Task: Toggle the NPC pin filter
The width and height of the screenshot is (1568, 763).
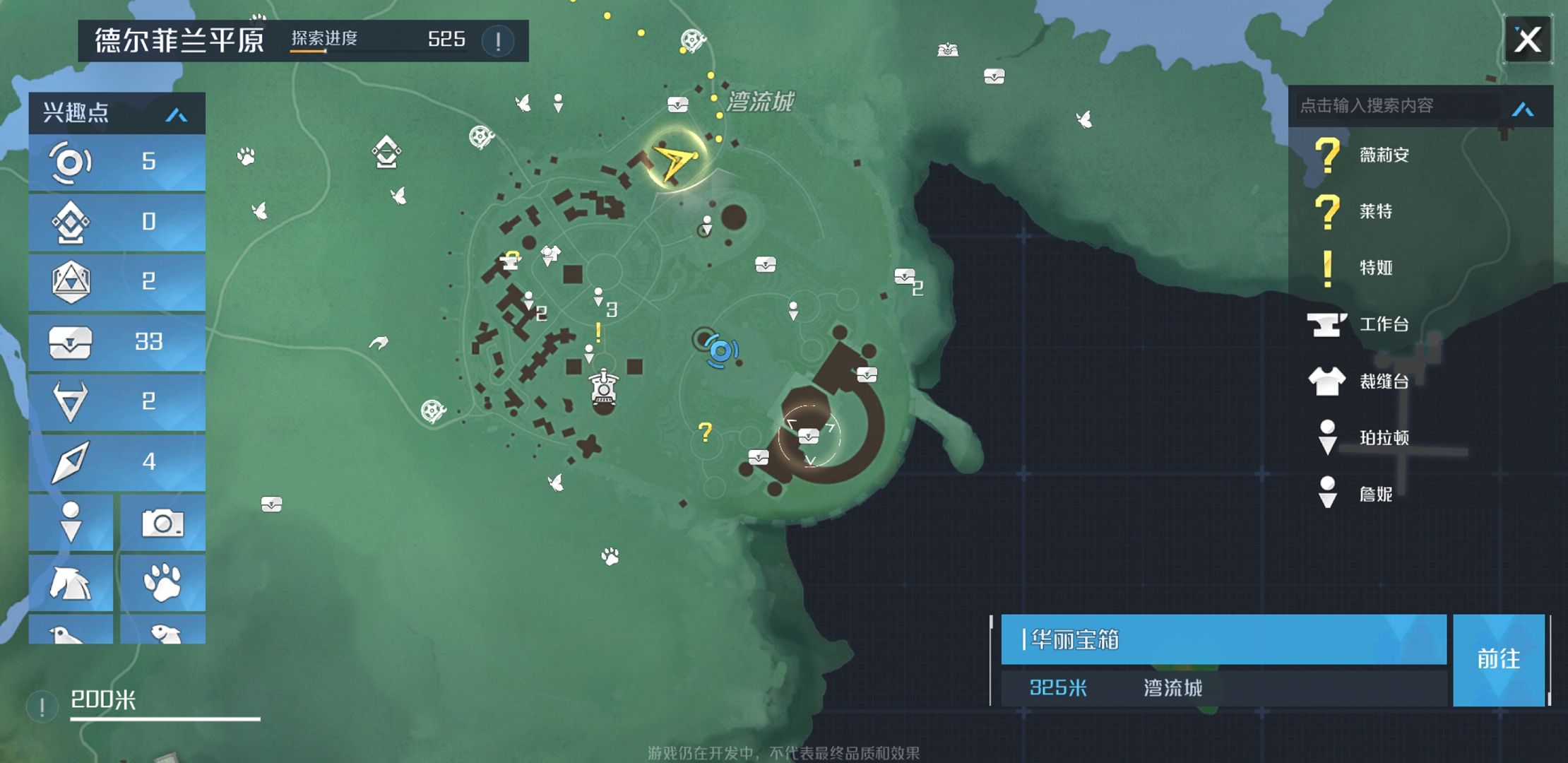Action: (71, 524)
